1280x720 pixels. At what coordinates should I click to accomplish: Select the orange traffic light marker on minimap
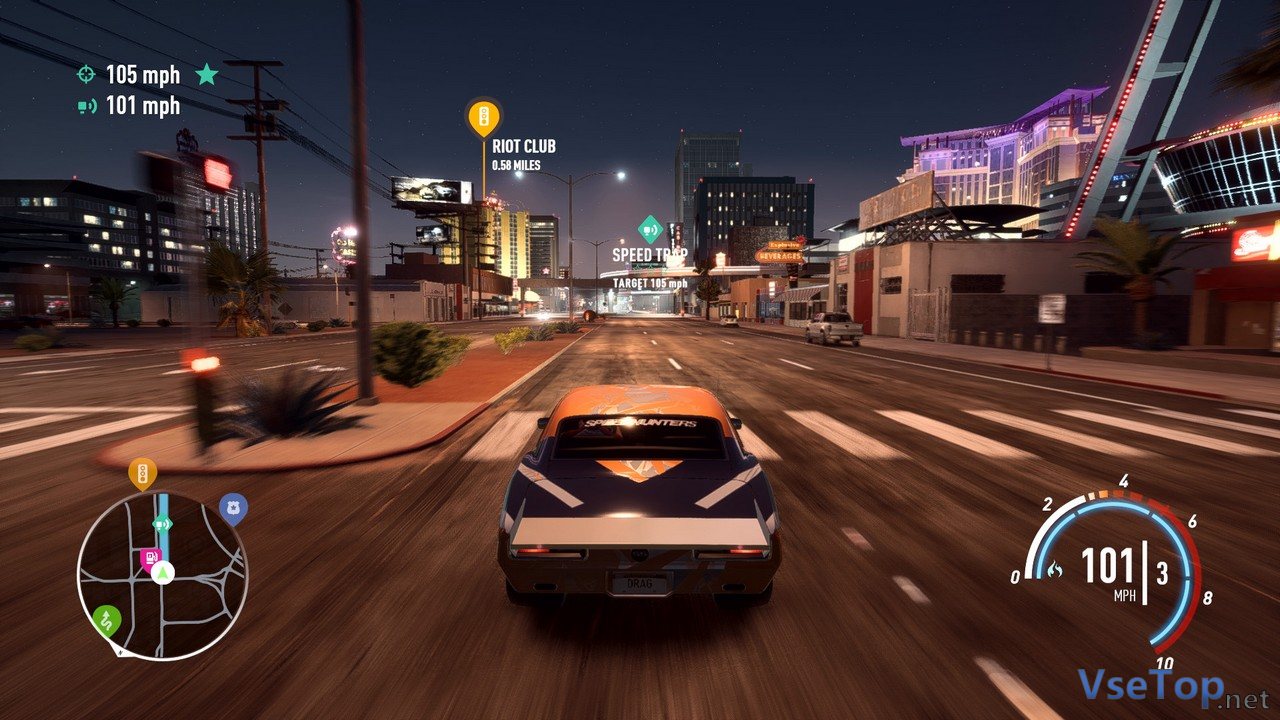tap(142, 472)
